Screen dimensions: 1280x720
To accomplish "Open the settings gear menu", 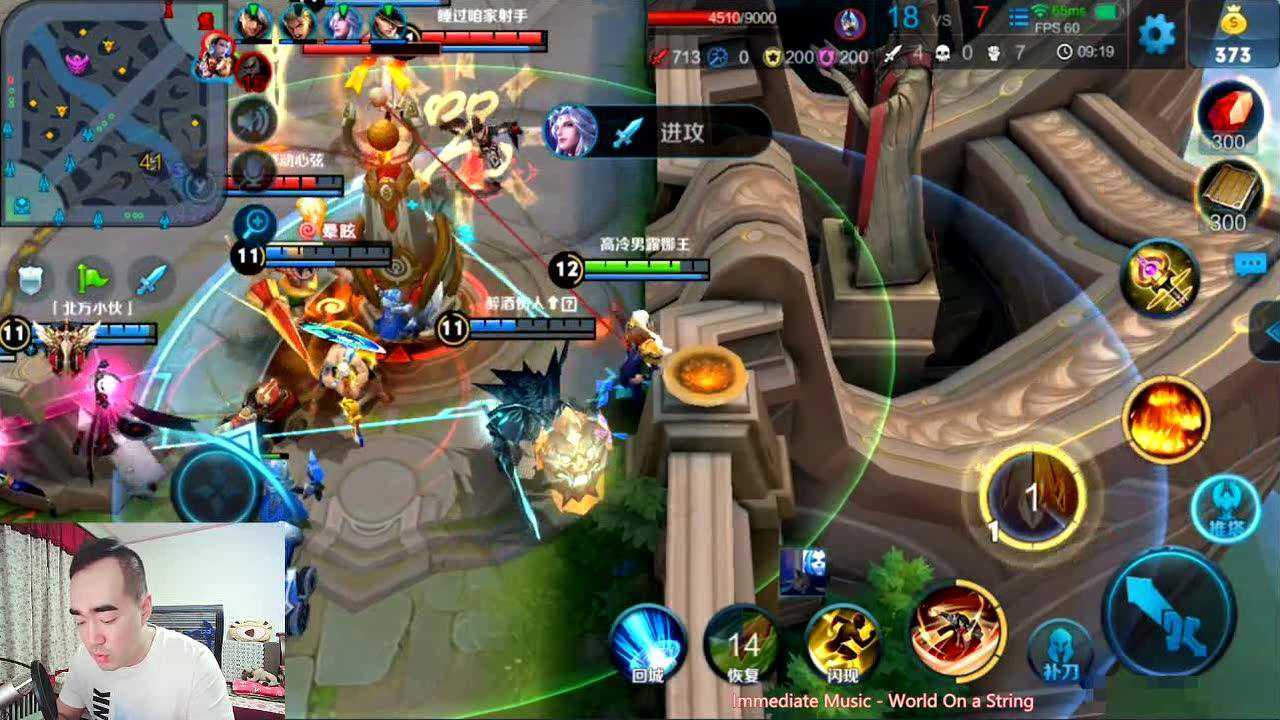I will point(1157,35).
